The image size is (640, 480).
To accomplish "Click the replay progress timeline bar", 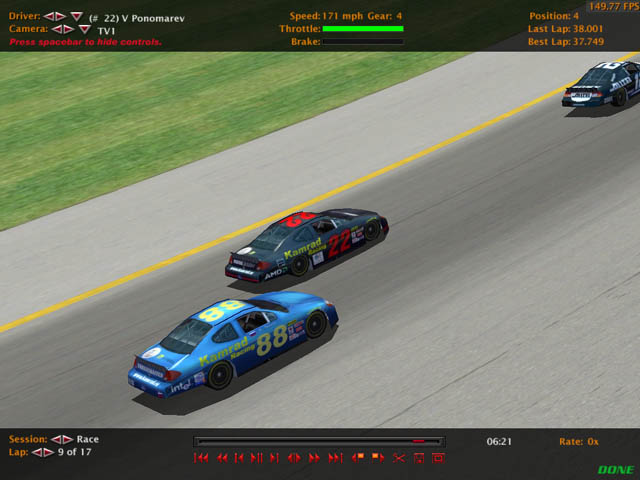I will click(318, 441).
